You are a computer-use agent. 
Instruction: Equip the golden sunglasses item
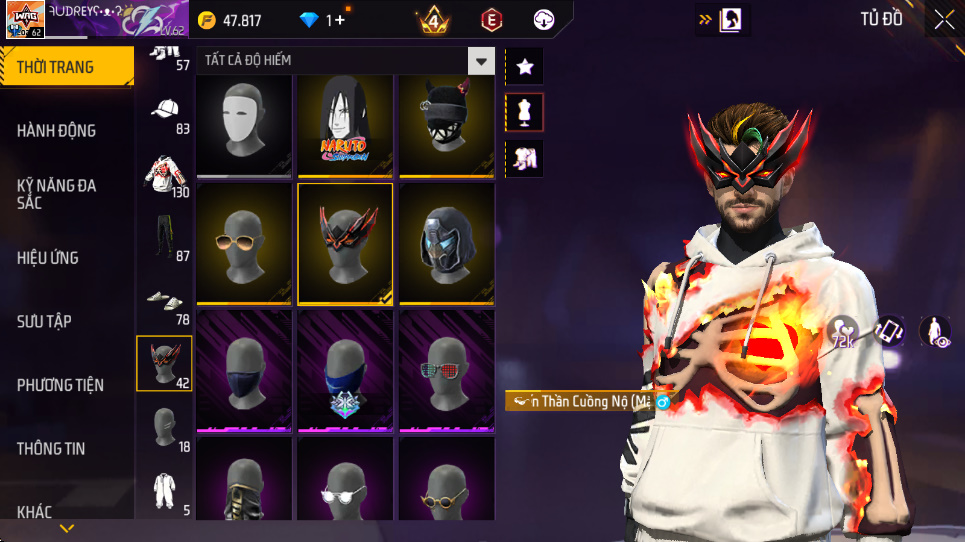coord(244,243)
